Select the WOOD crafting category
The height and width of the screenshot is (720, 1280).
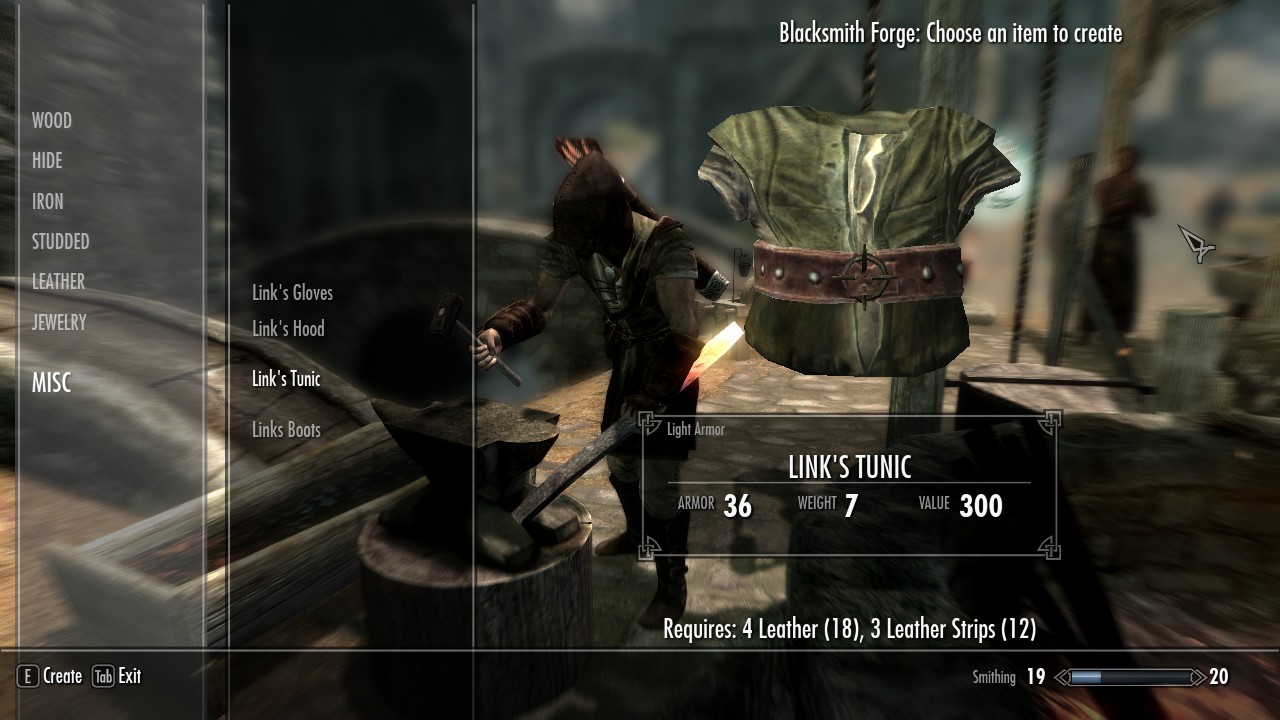pyautogui.click(x=52, y=121)
